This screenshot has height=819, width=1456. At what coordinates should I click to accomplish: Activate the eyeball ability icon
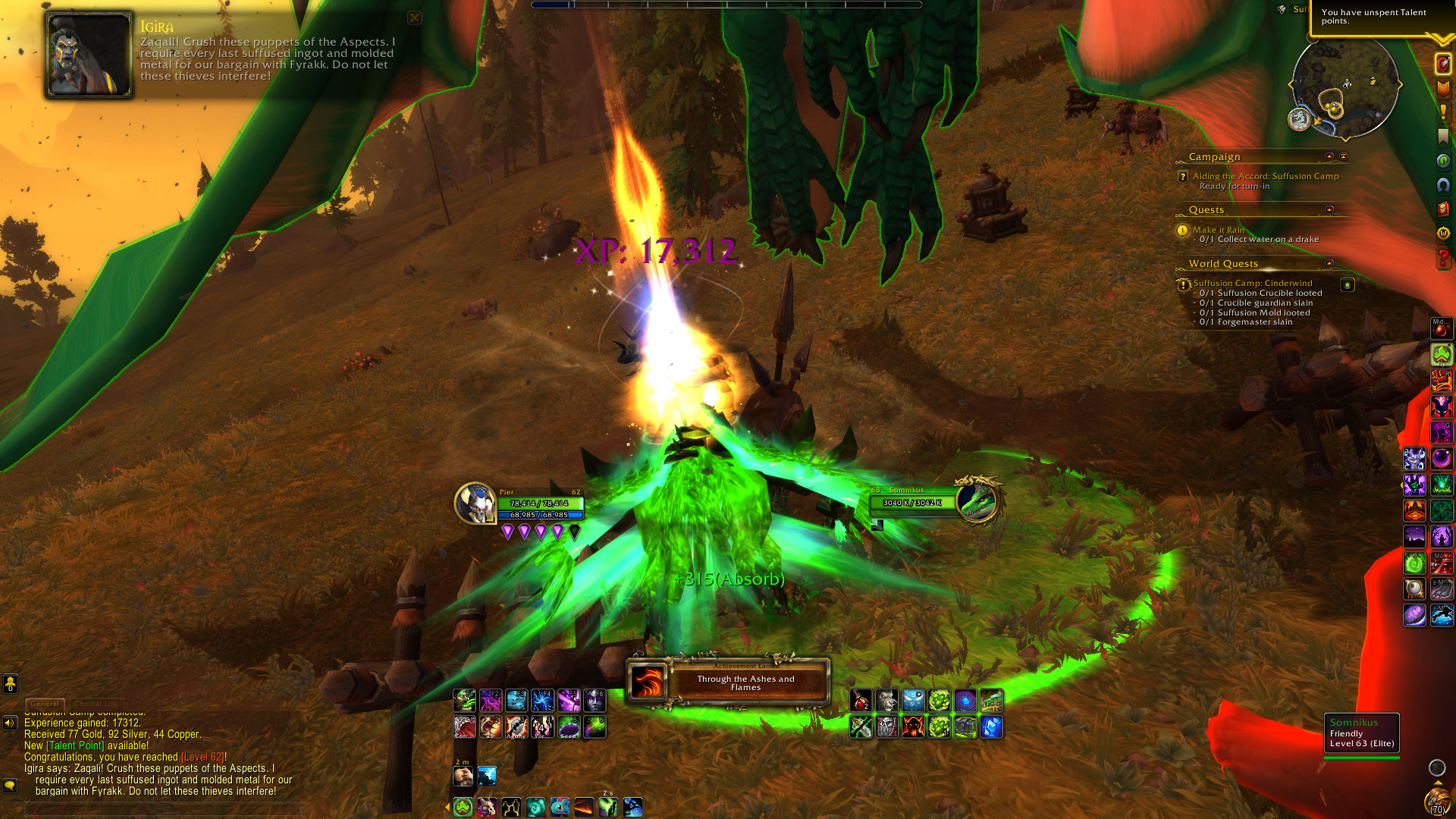click(1414, 589)
